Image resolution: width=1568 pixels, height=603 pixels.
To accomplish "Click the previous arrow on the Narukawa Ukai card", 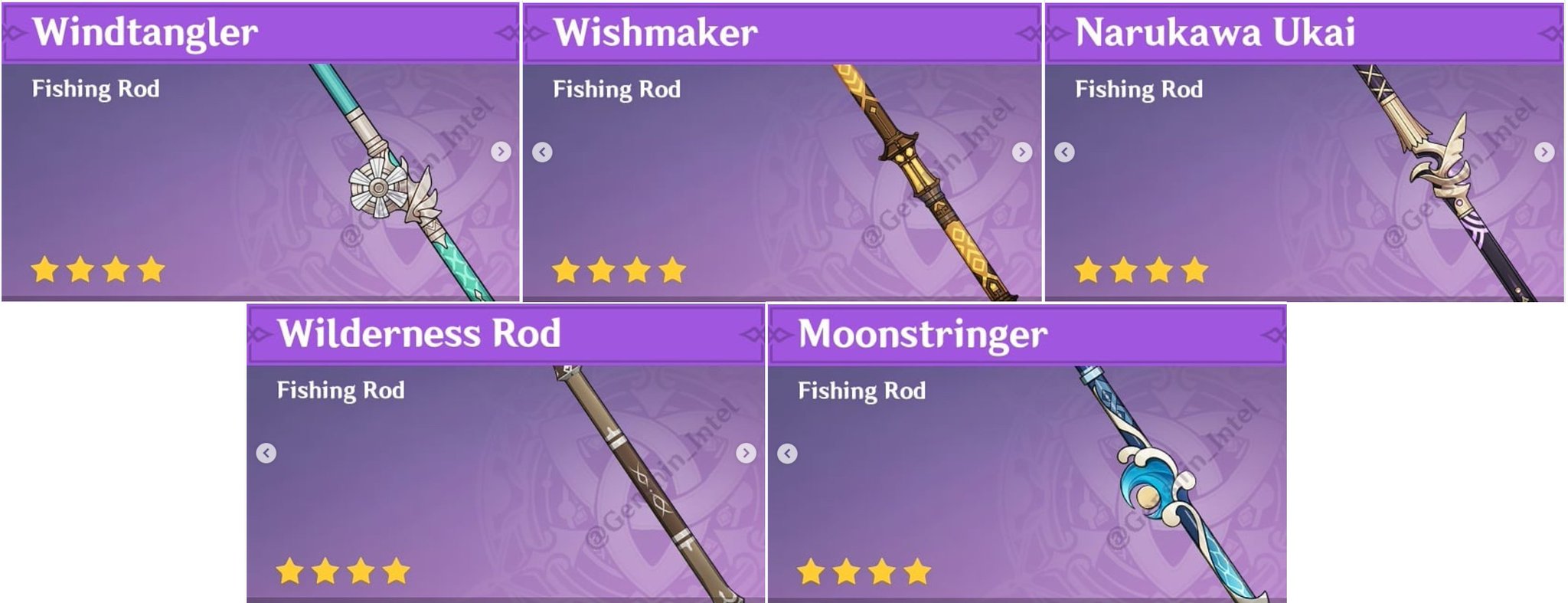I will pos(1066,152).
